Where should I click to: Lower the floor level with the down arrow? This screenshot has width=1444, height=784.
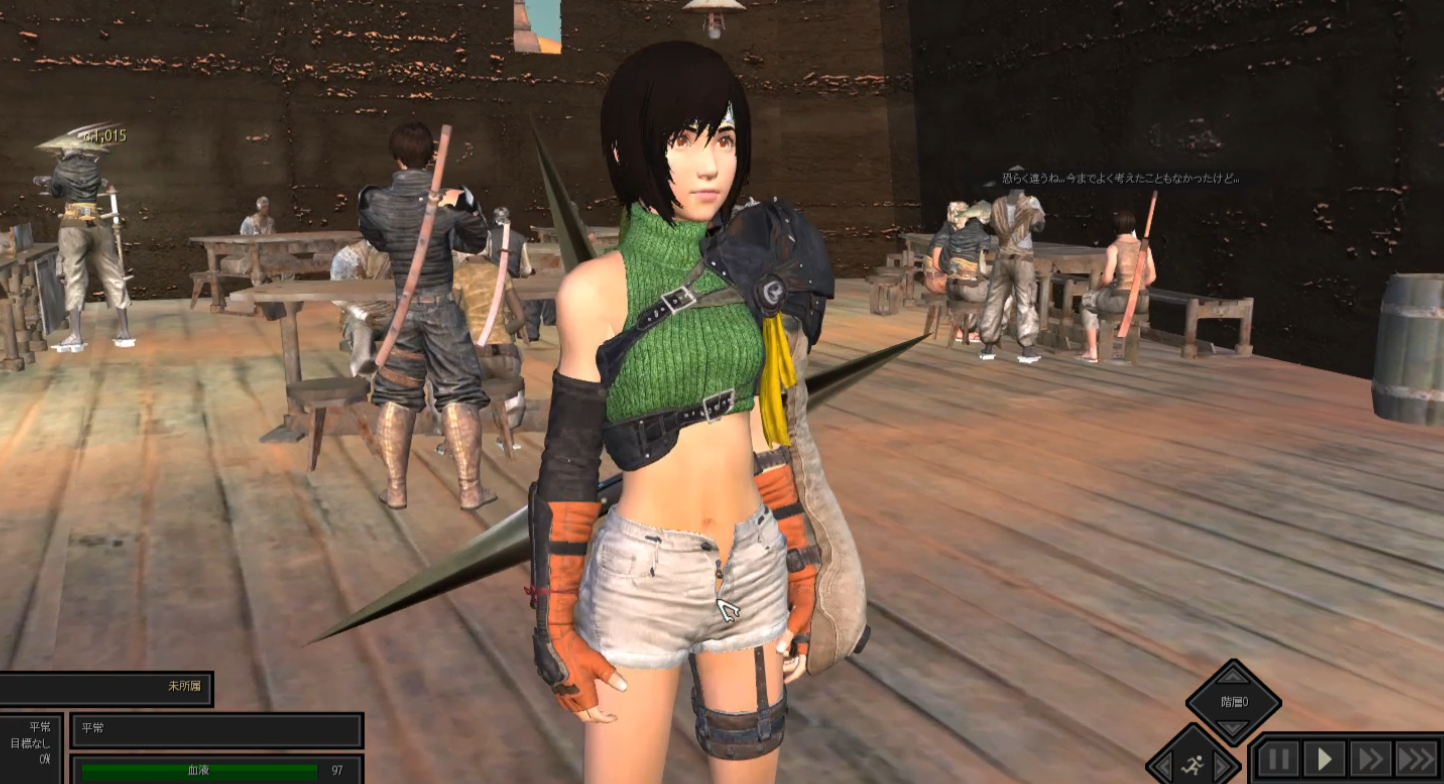click(x=1232, y=727)
